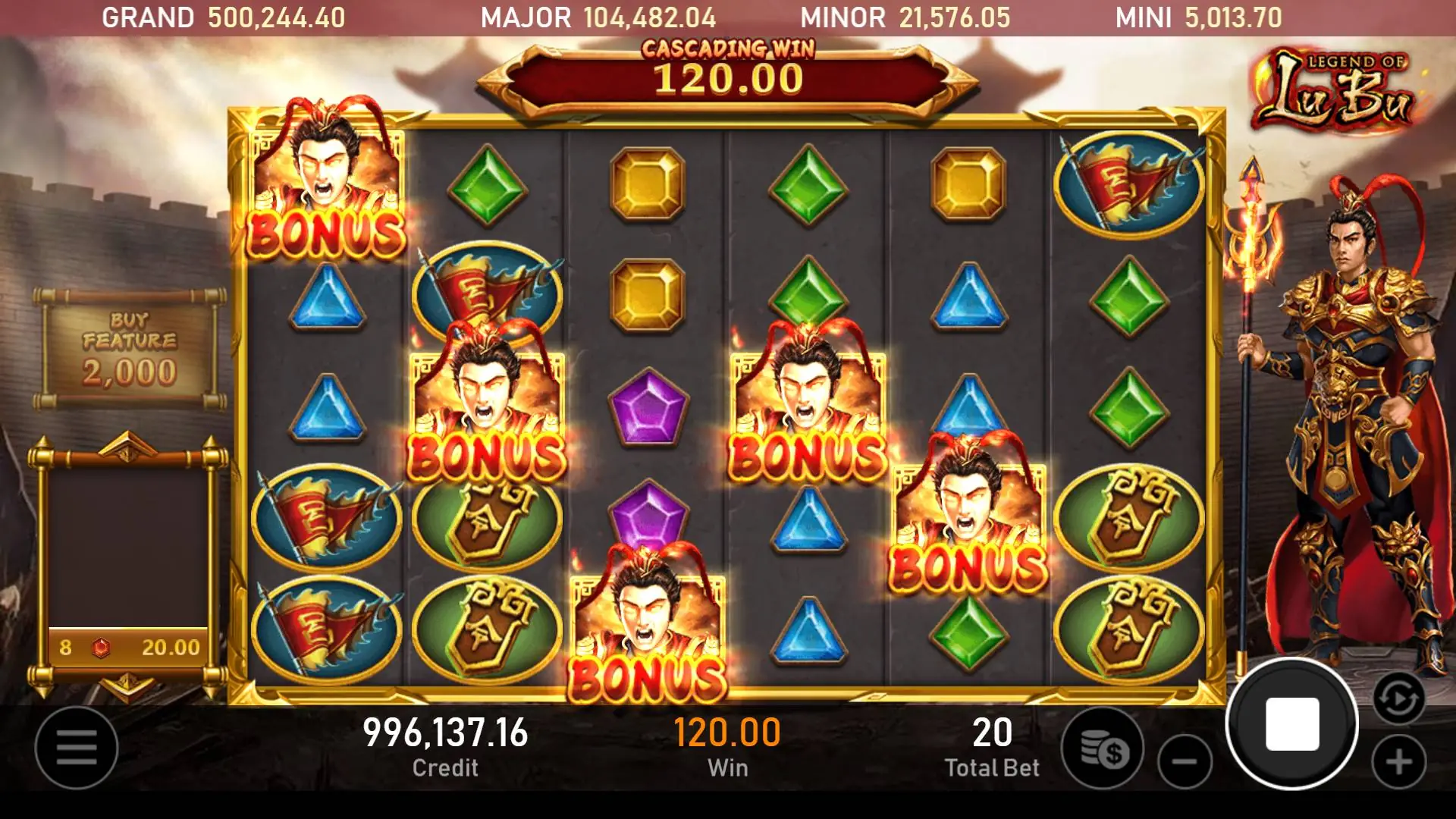The width and height of the screenshot is (1456, 819).
Task: Stop the spin with the square button
Action: (1292, 724)
